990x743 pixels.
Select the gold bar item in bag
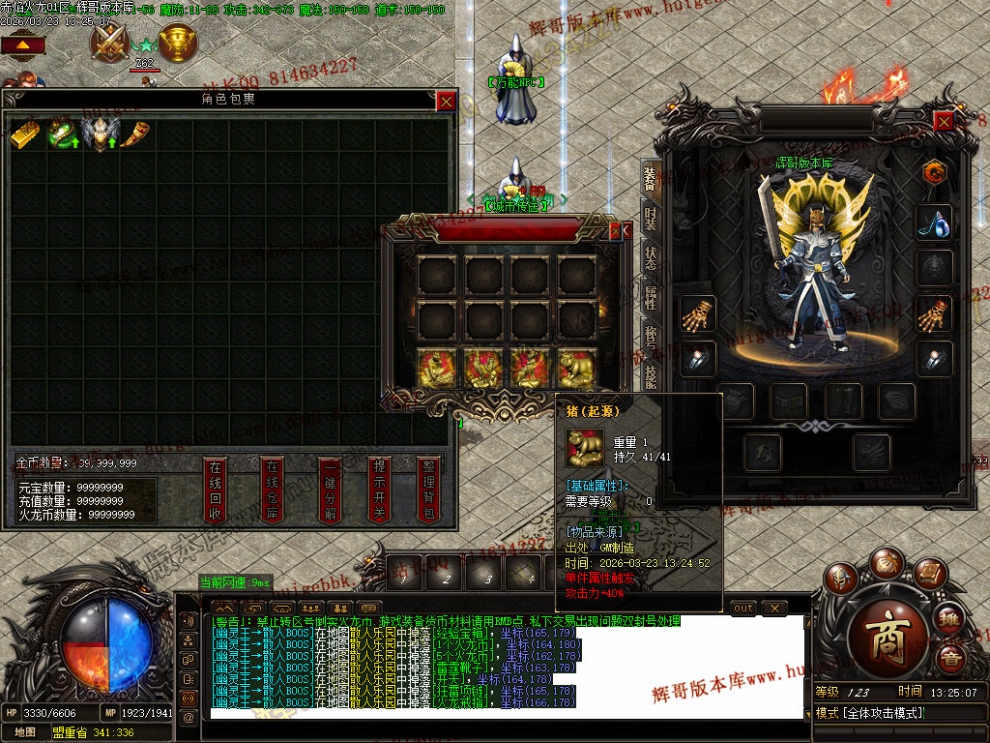tap(26, 135)
